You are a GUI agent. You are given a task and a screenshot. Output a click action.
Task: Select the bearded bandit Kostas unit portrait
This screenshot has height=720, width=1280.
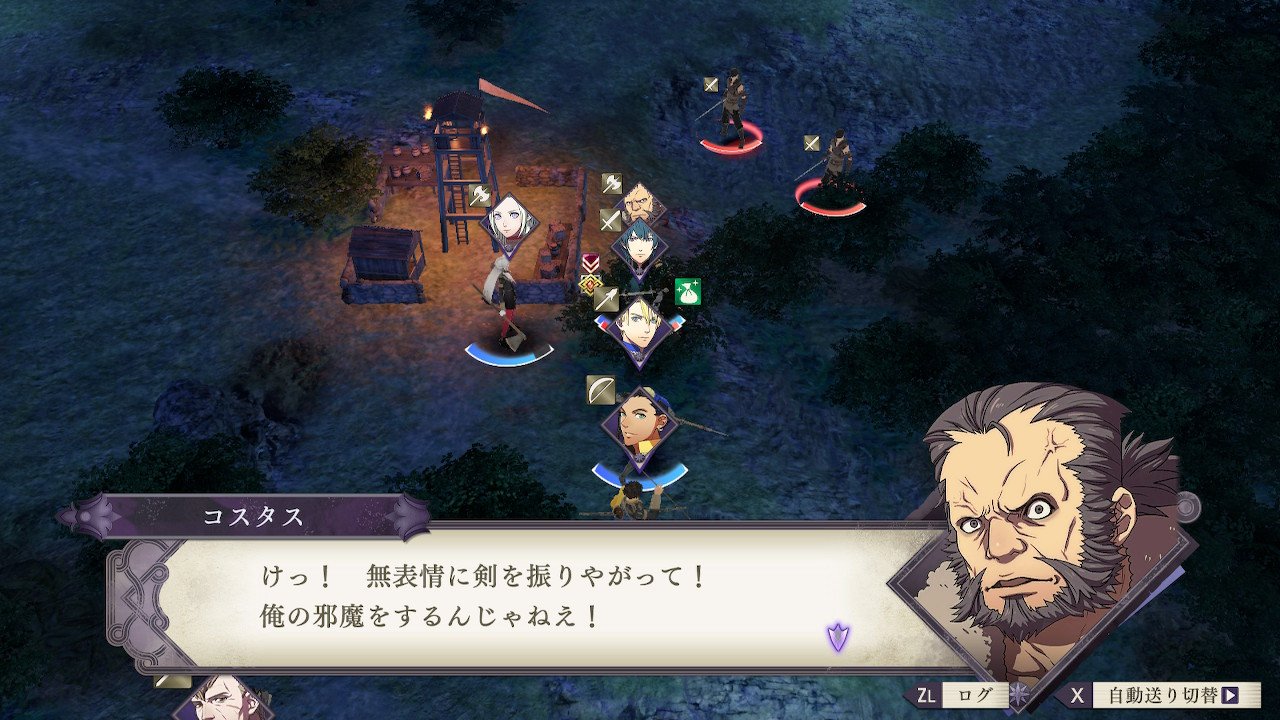[641, 203]
